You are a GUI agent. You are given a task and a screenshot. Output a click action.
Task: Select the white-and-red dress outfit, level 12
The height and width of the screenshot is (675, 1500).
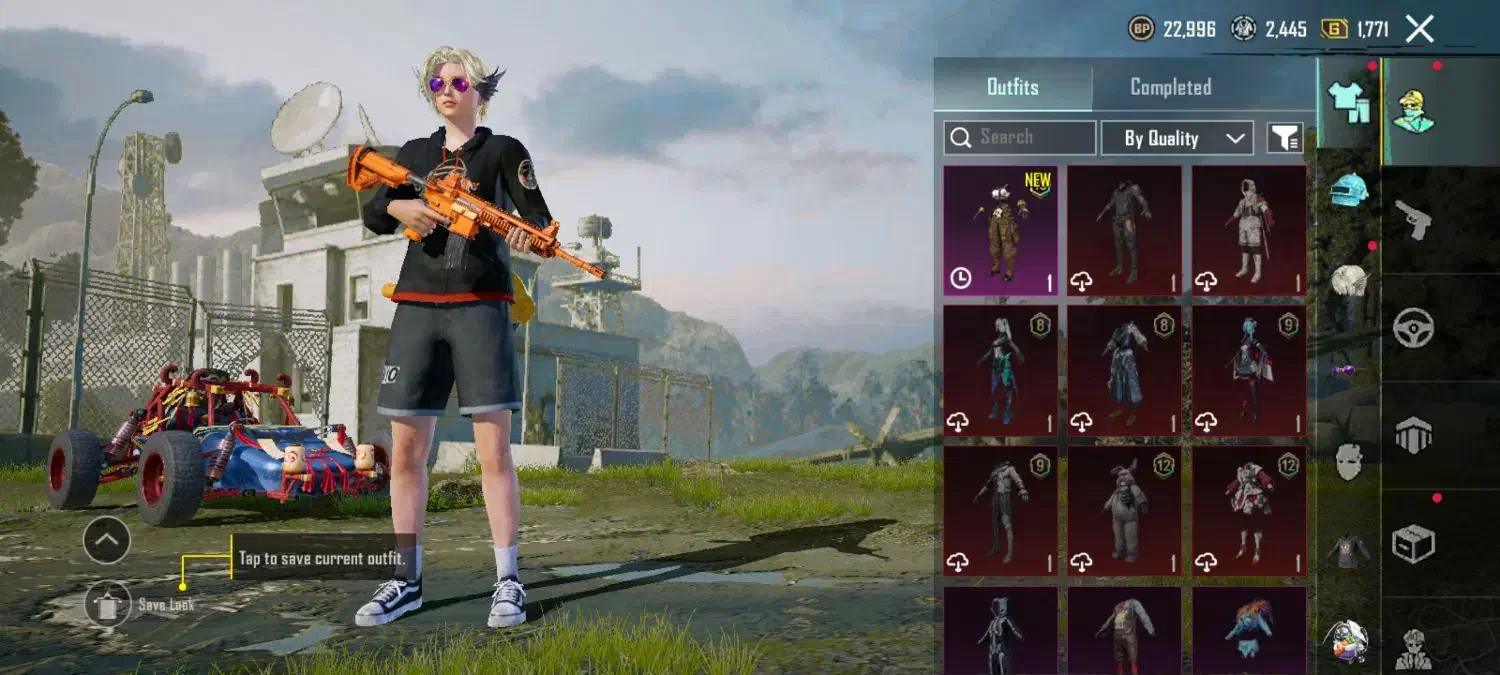(x=1249, y=510)
